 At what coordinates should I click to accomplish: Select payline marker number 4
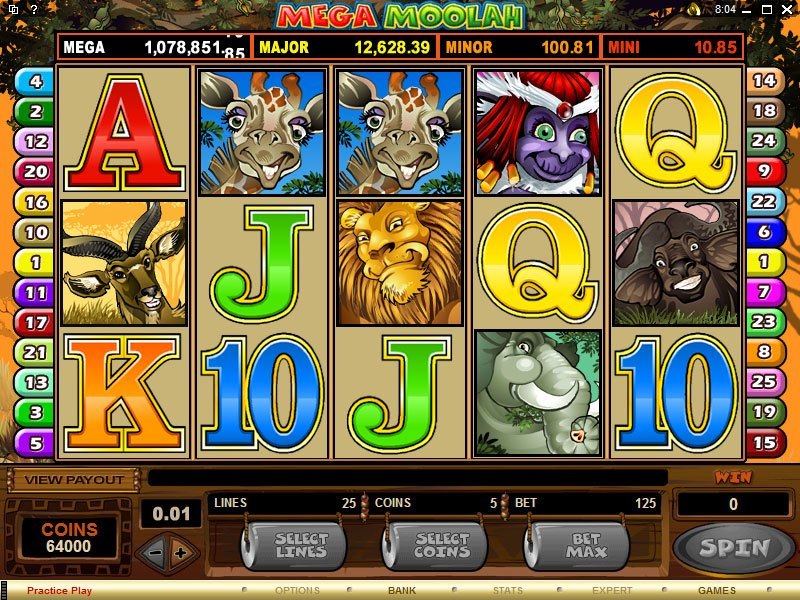35,82
